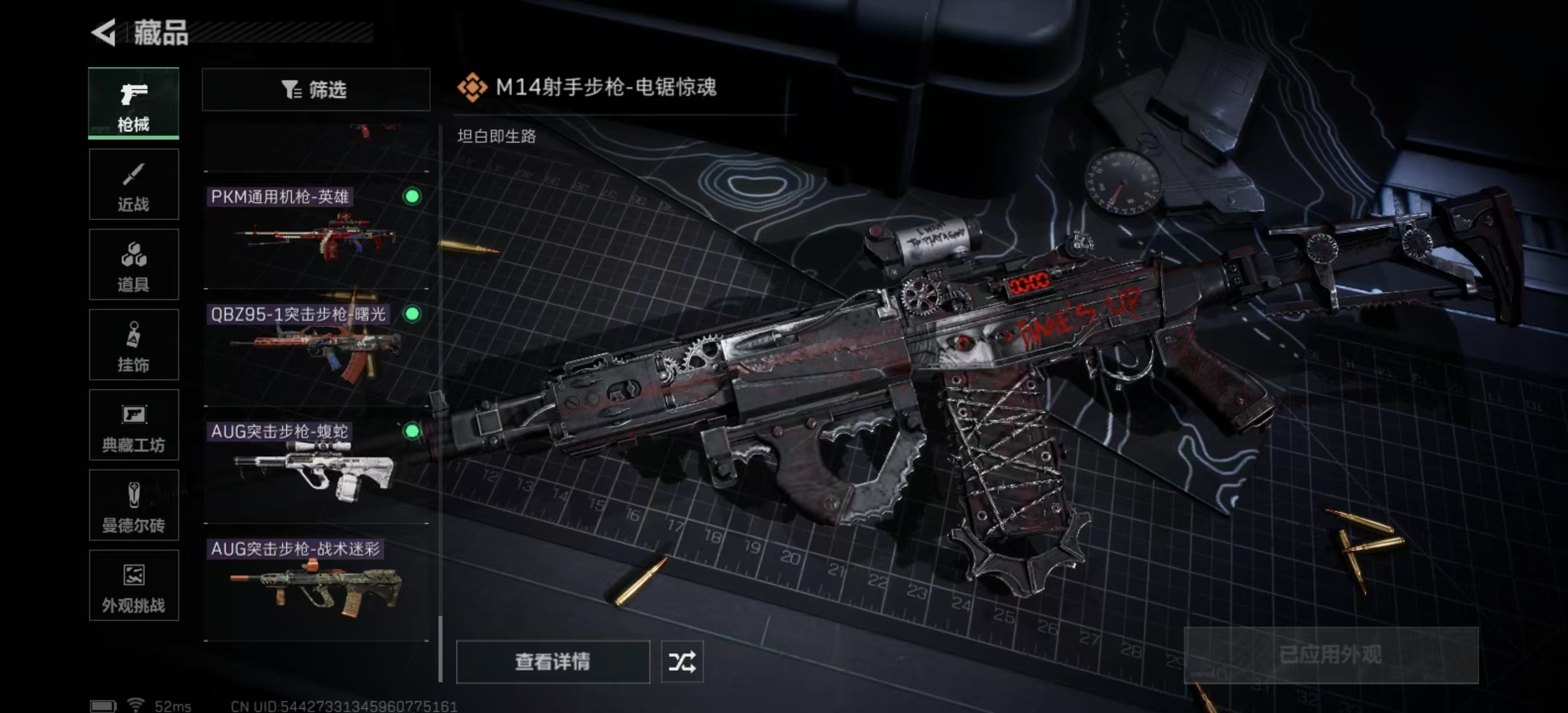Image resolution: width=1568 pixels, height=713 pixels.
Task: Show the 挂饰 charms category
Action: click(133, 345)
